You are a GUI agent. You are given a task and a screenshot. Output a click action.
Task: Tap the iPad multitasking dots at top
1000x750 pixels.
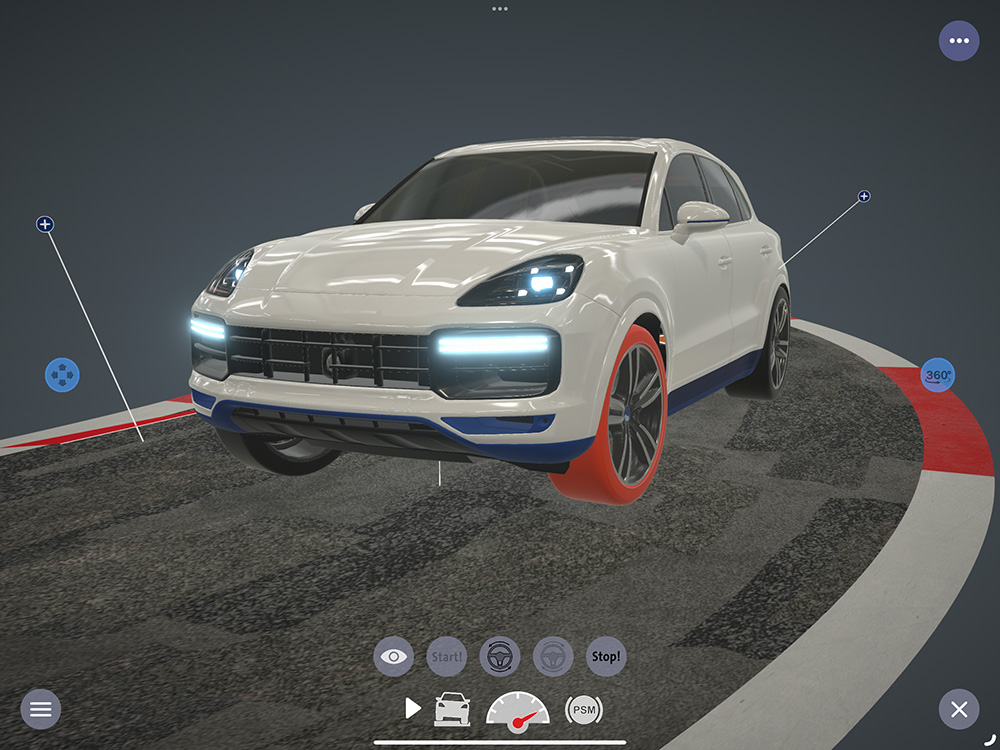[x=500, y=8]
